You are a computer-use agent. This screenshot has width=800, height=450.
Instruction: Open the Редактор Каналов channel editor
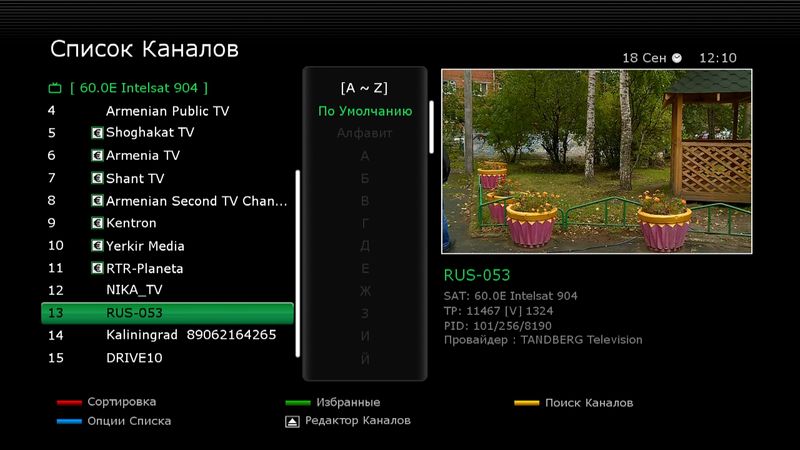[x=357, y=421]
